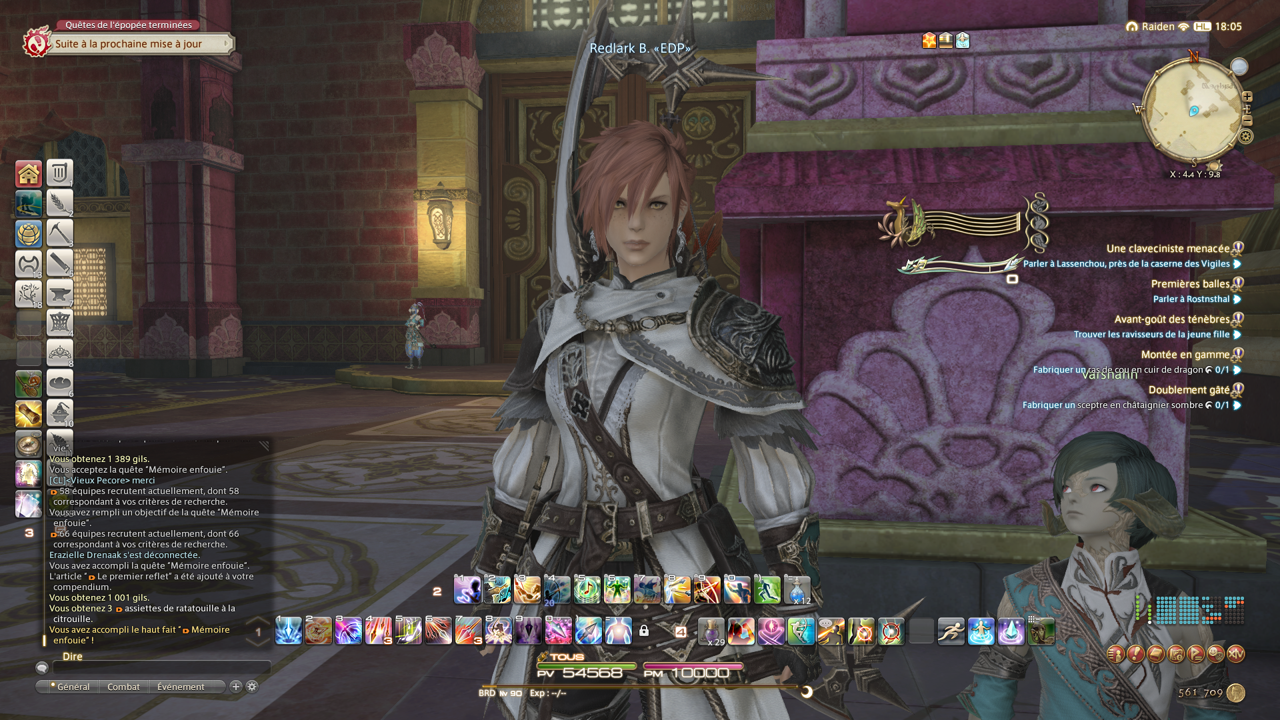This screenshot has height=720, width=1280.
Task: Select the pickaxe icon in the left column
Action: pos(60,234)
